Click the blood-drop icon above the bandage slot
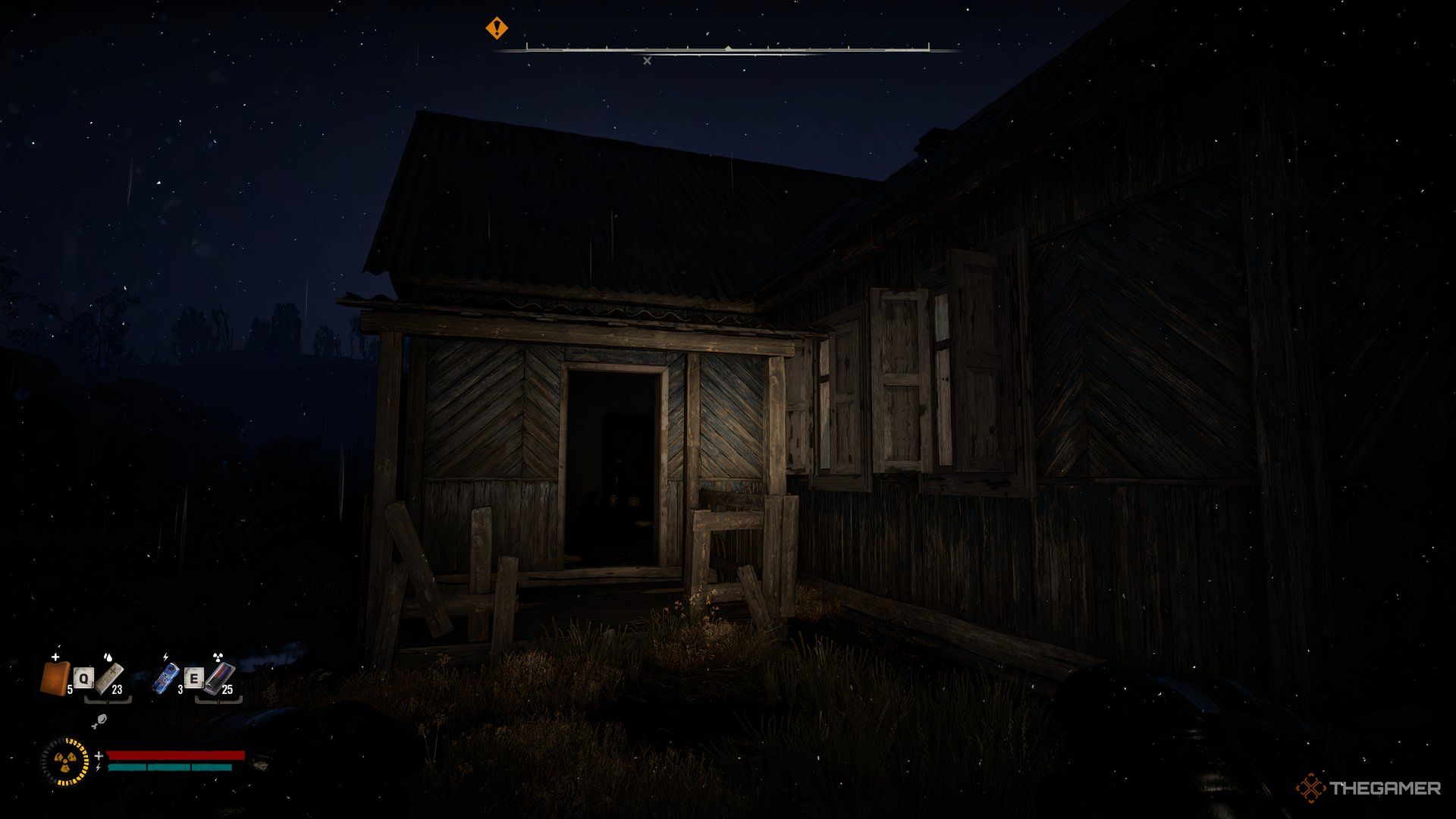The image size is (1456, 819). (x=108, y=657)
